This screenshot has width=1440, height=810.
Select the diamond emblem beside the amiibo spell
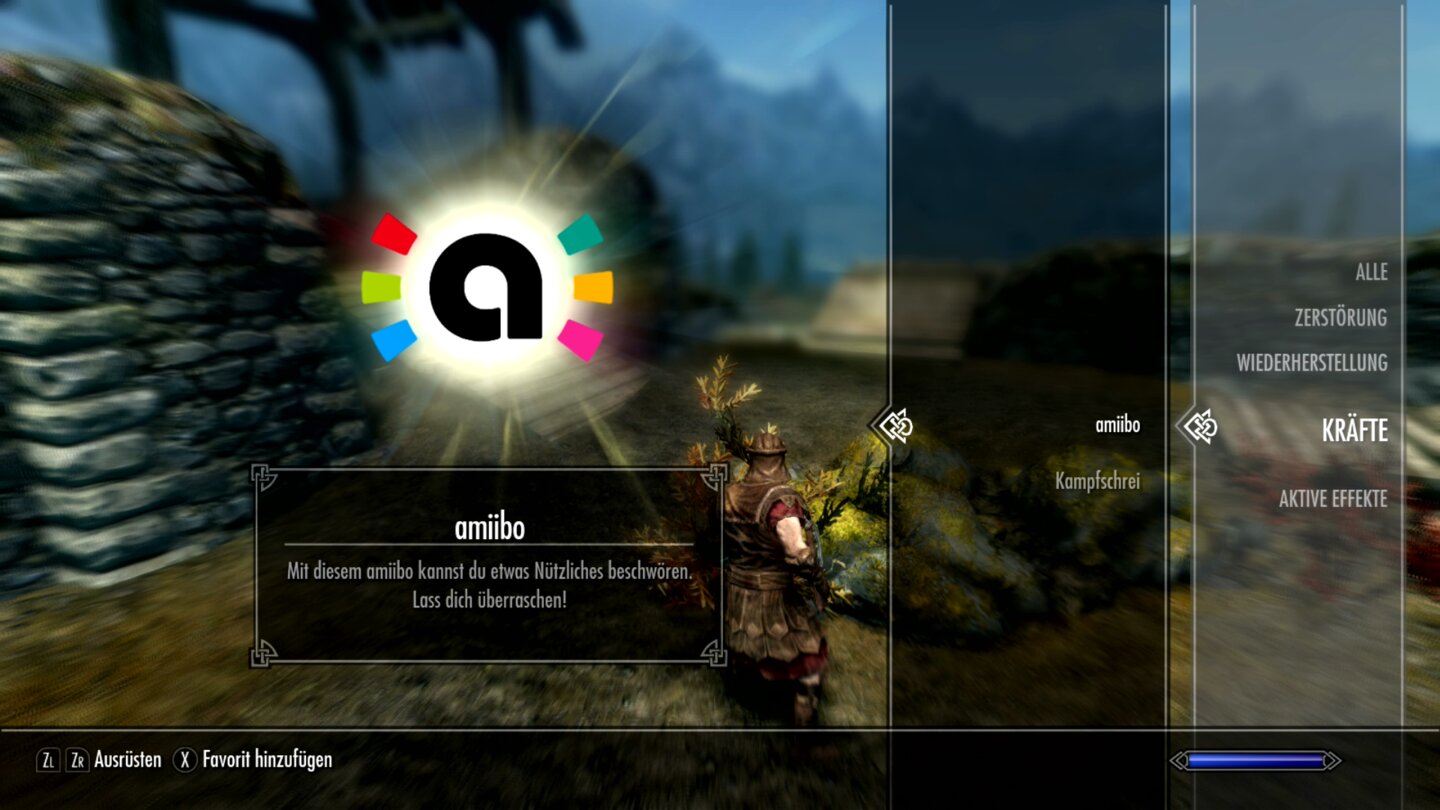899,424
